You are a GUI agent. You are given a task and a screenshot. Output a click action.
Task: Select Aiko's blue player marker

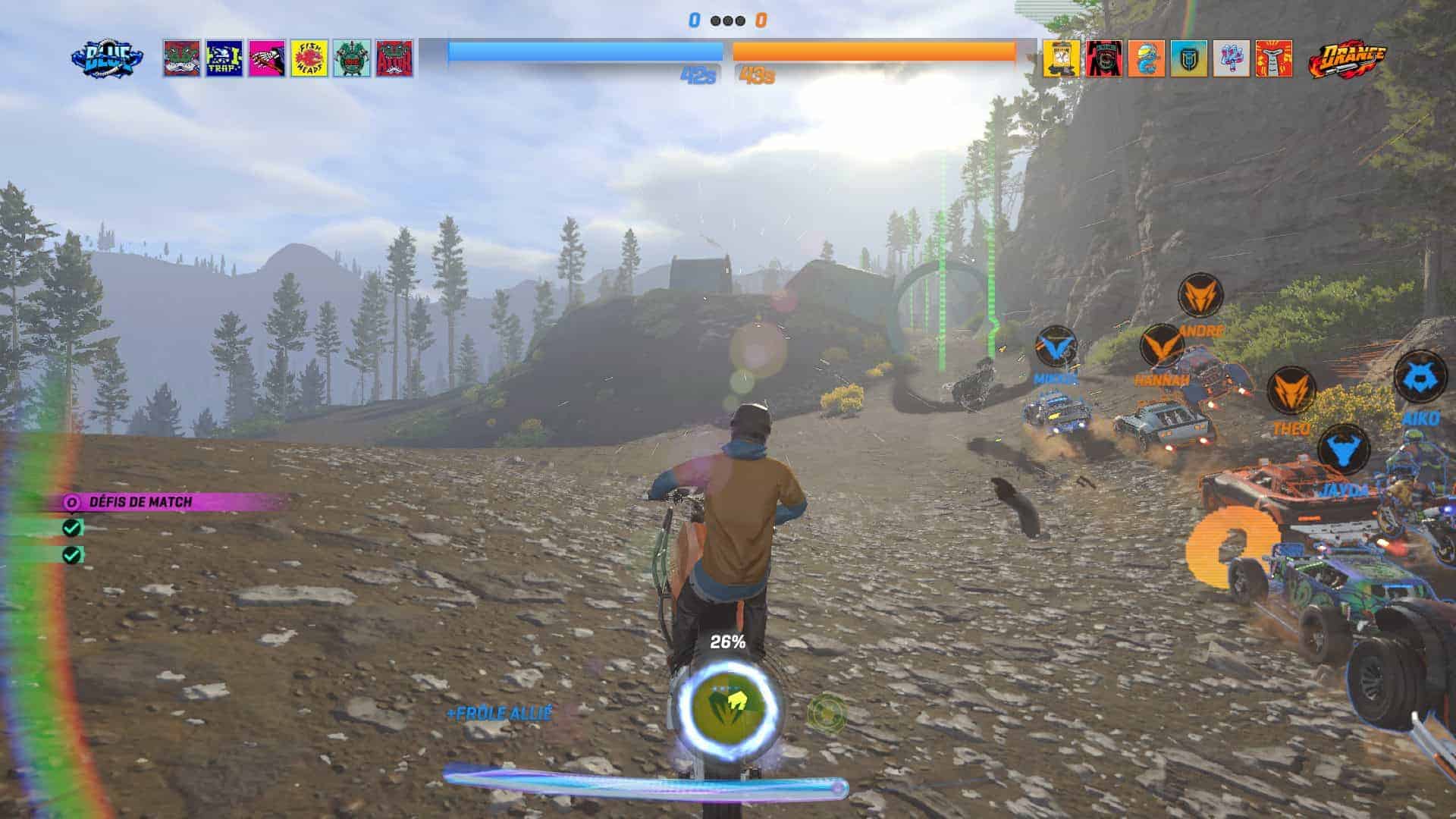[x=1420, y=377]
